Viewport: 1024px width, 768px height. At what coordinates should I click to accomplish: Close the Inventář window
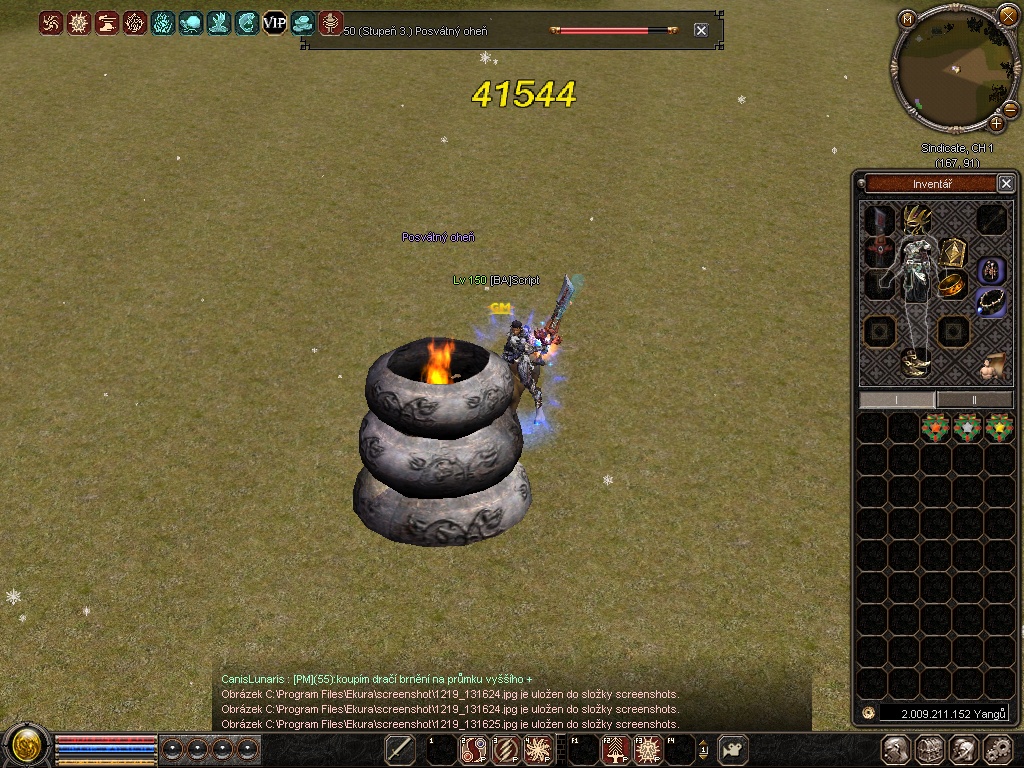[x=1006, y=183]
